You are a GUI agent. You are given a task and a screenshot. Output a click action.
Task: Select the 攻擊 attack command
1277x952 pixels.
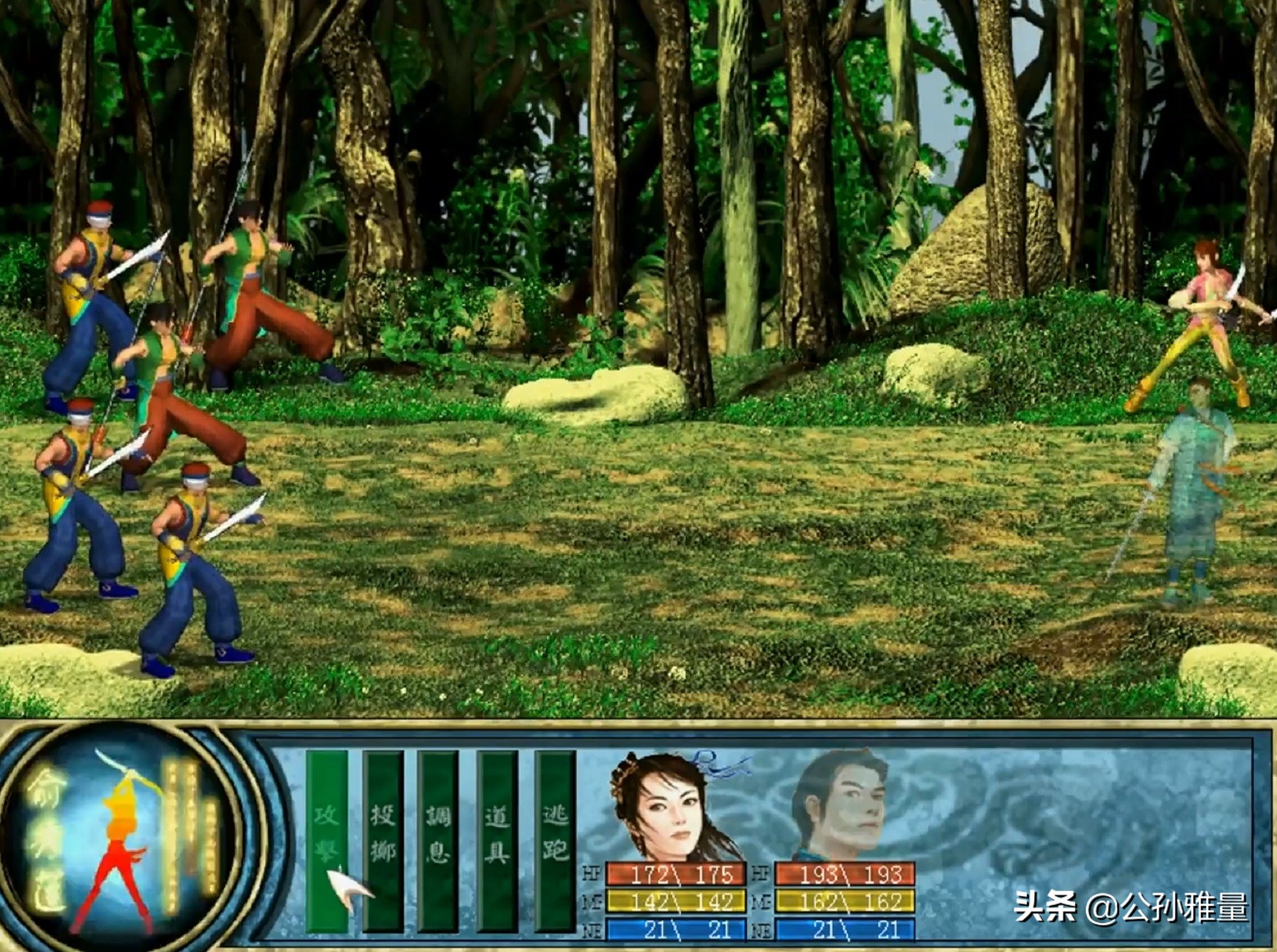coord(327,838)
